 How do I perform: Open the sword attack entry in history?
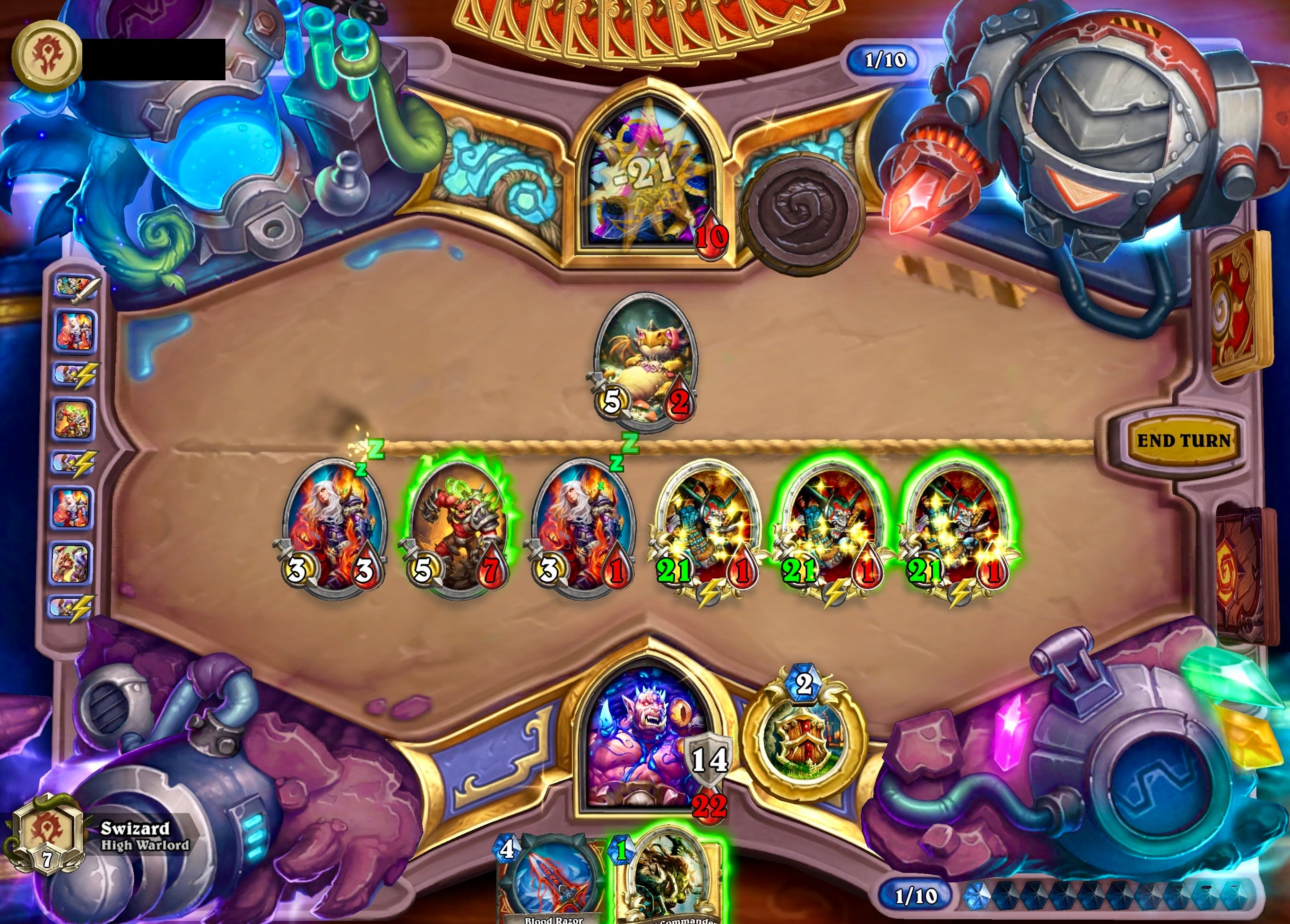coord(77,286)
